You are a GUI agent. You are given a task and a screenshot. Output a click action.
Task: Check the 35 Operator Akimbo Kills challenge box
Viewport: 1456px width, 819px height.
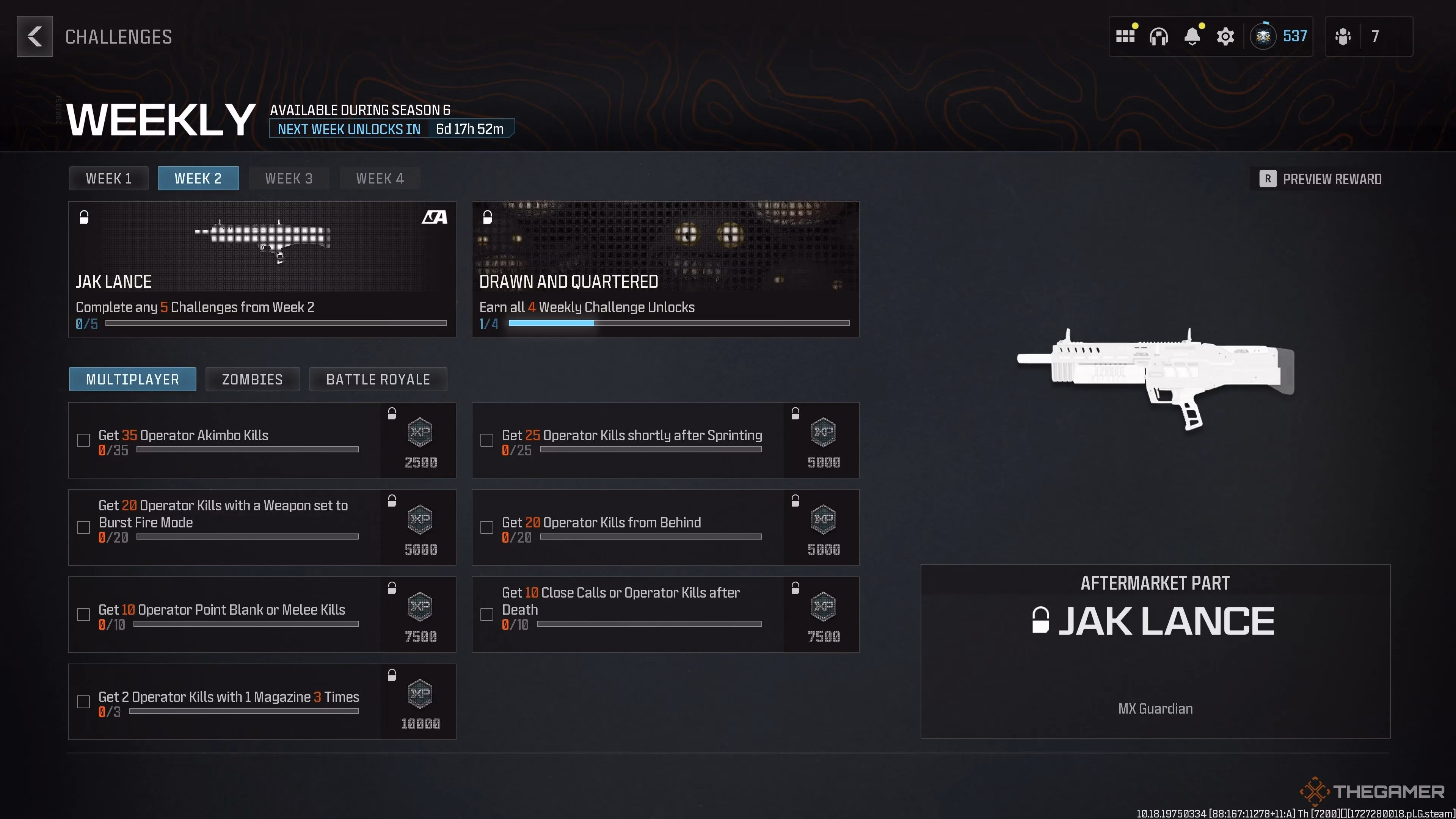tap(83, 440)
